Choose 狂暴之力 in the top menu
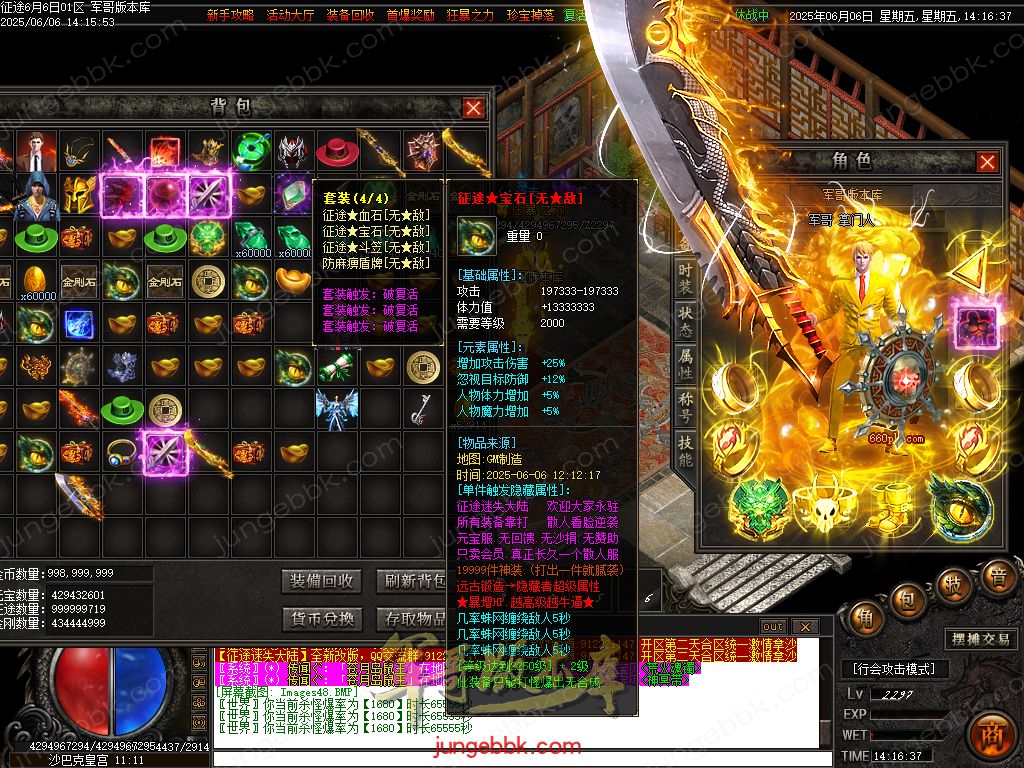 470,16
